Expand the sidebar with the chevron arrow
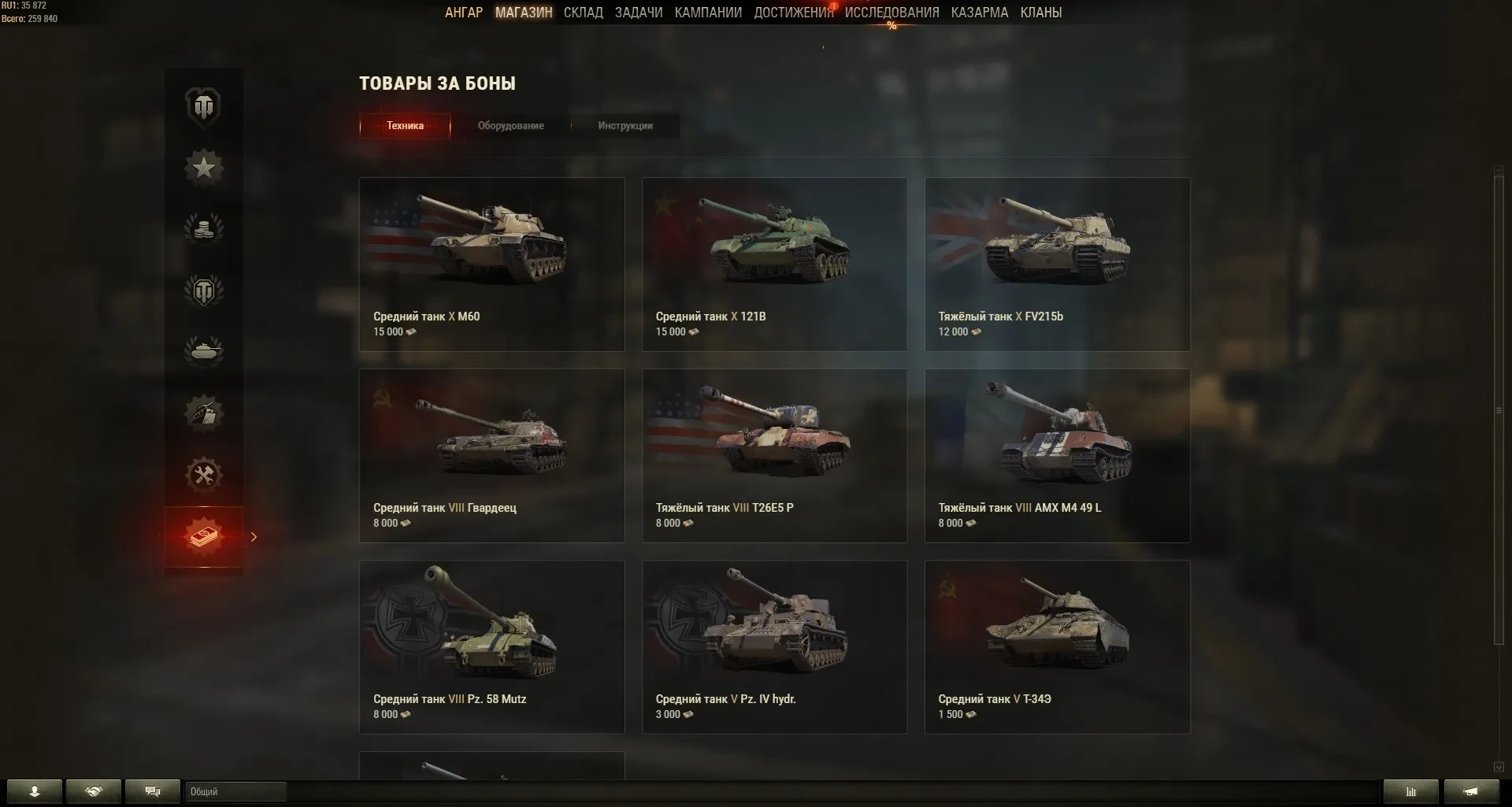The width and height of the screenshot is (1512, 807). [253, 537]
